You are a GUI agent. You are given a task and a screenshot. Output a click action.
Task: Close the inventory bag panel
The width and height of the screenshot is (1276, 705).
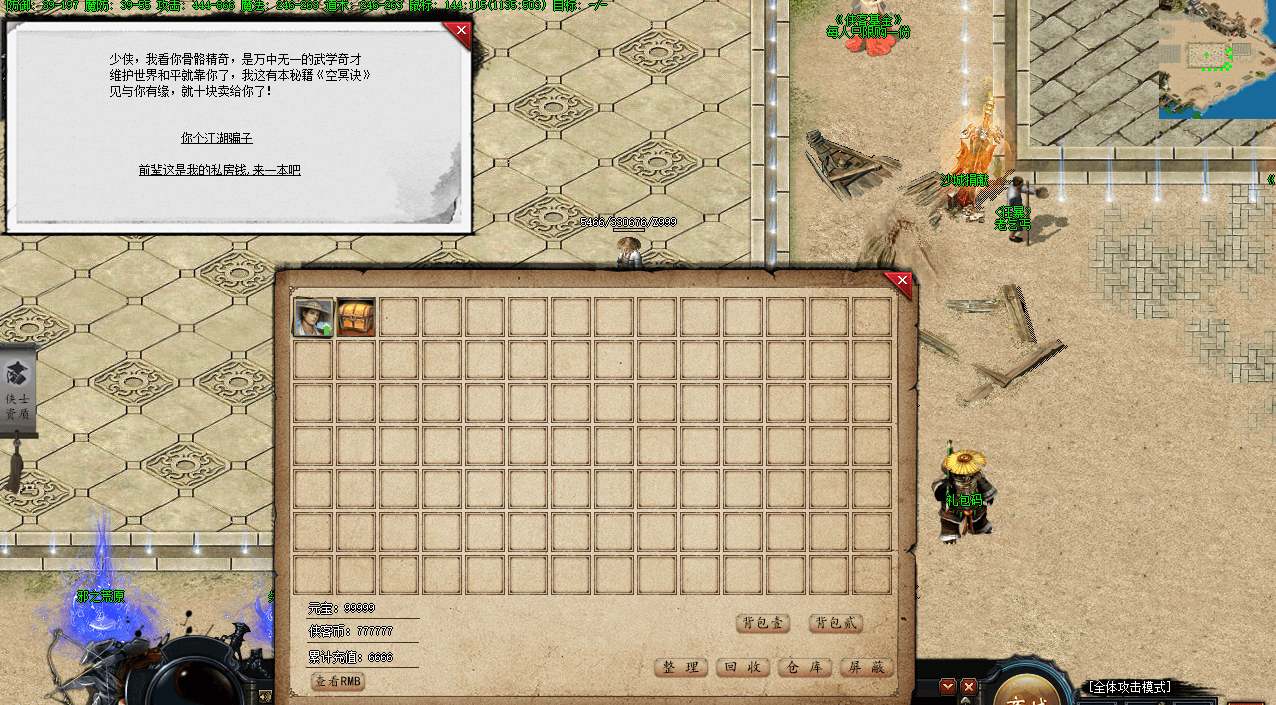coord(901,283)
